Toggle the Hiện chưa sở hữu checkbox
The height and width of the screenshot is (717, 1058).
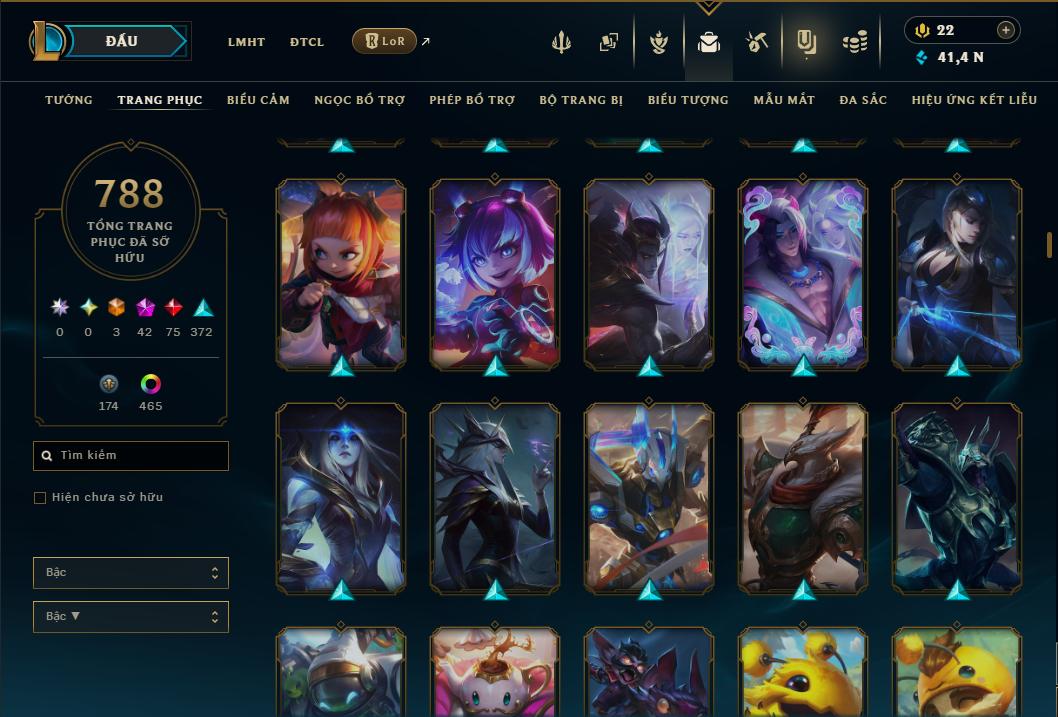(x=40, y=498)
